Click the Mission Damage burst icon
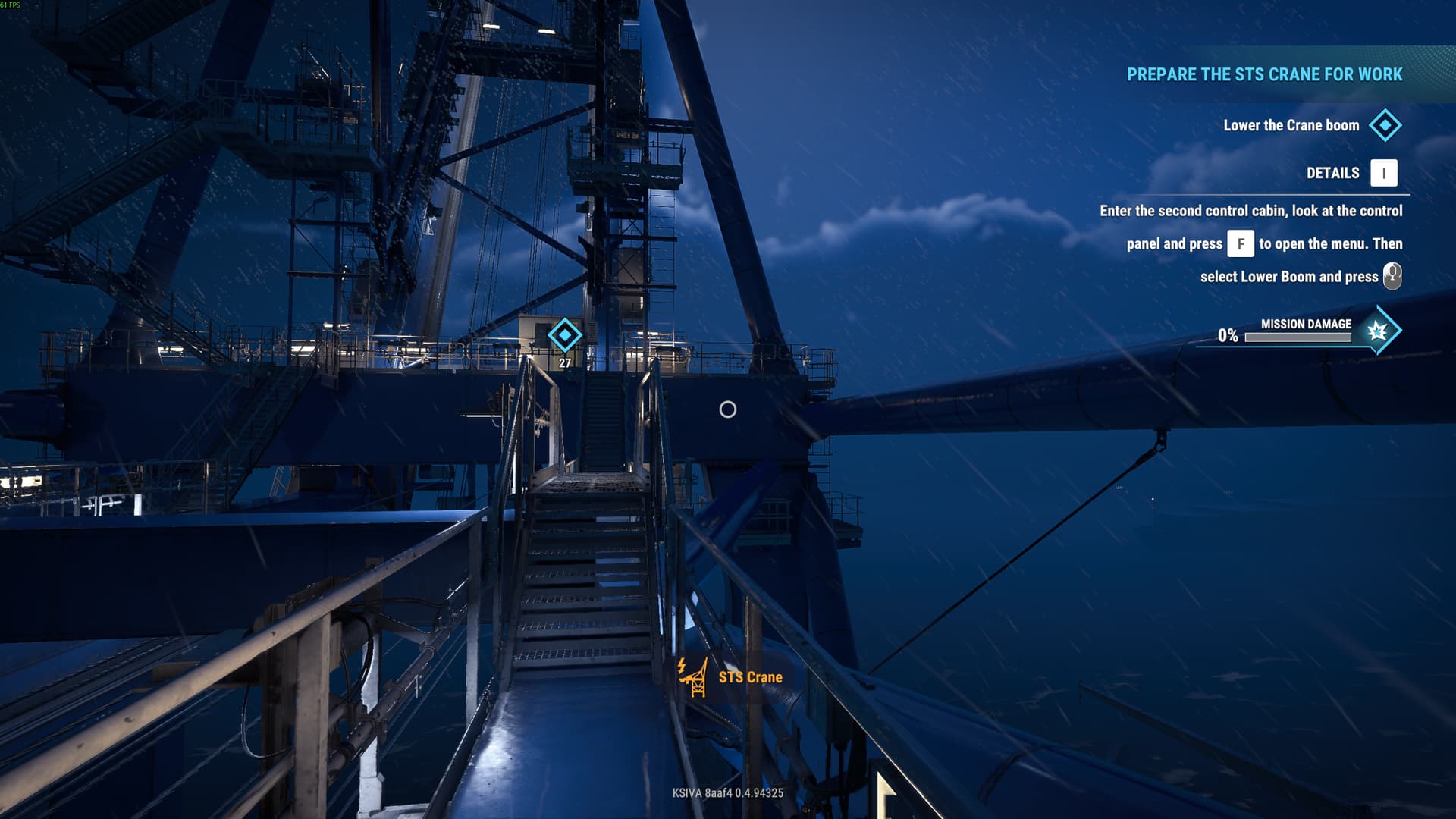 click(1377, 331)
